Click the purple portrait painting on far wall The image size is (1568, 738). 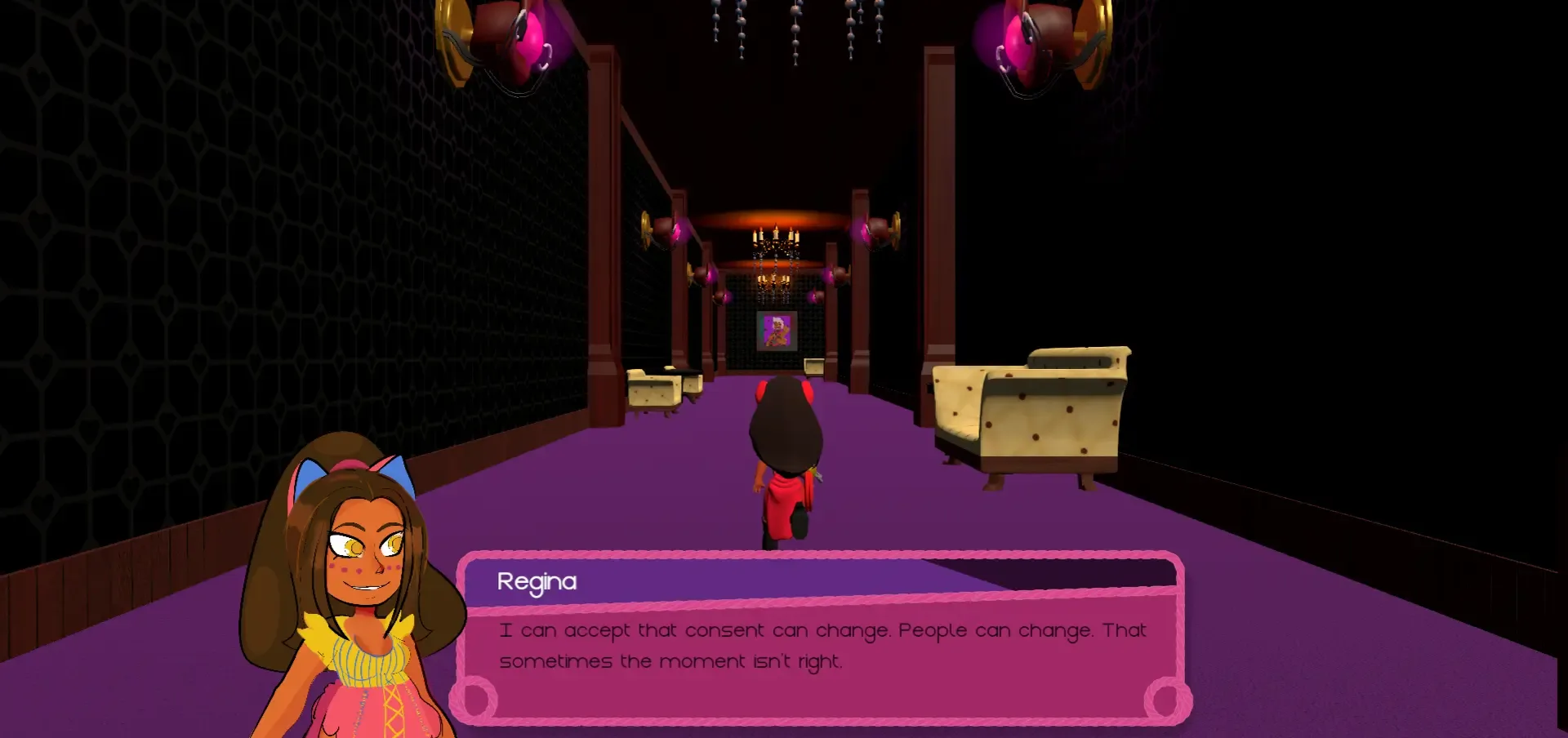point(776,331)
